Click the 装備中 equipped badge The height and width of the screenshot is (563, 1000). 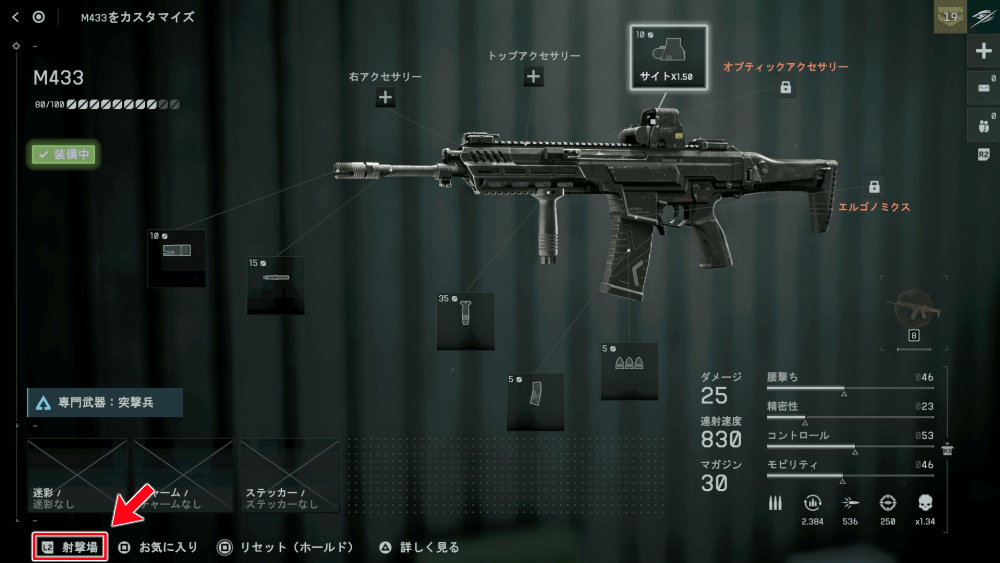pos(62,154)
